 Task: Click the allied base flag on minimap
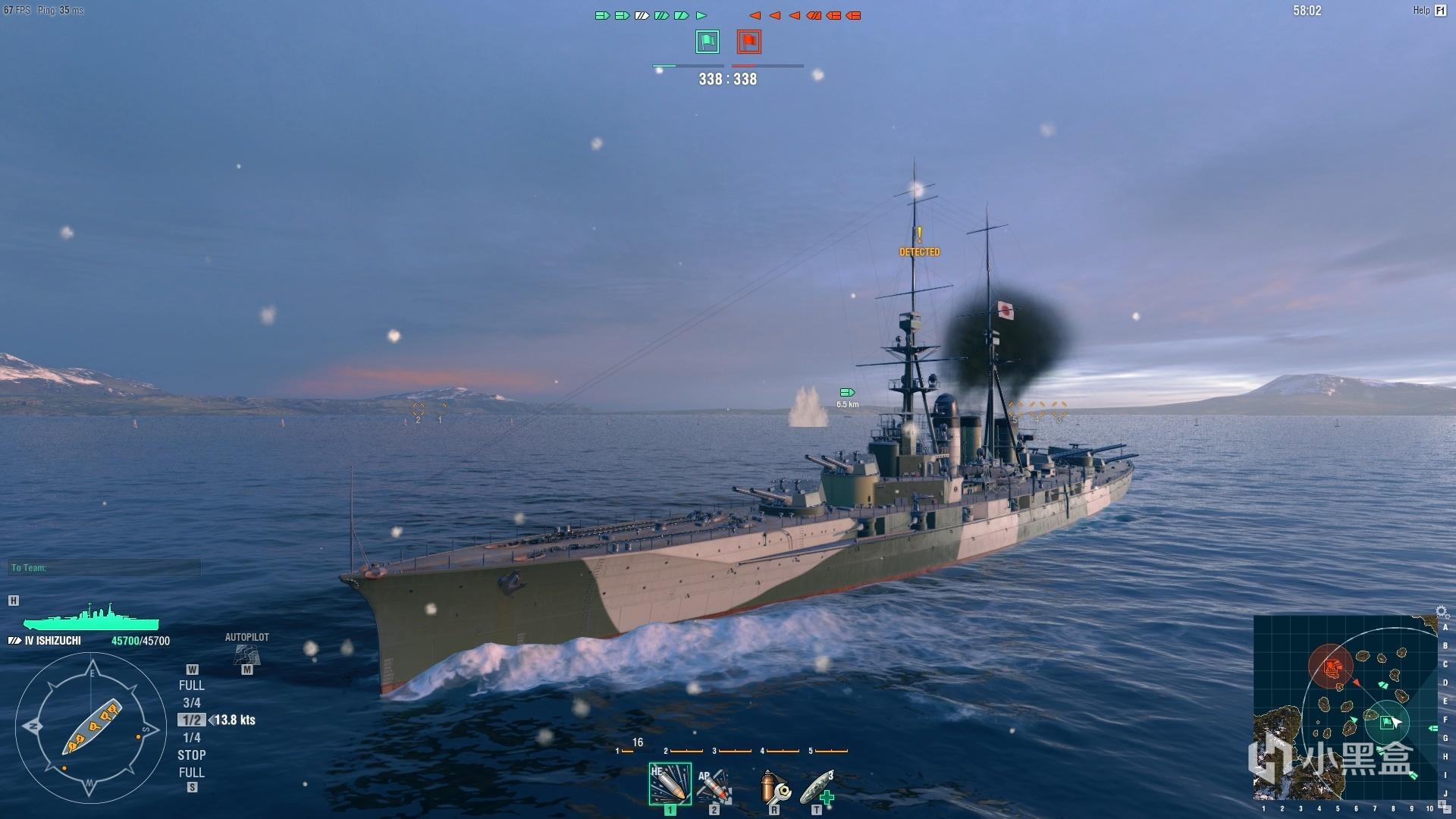1387,722
